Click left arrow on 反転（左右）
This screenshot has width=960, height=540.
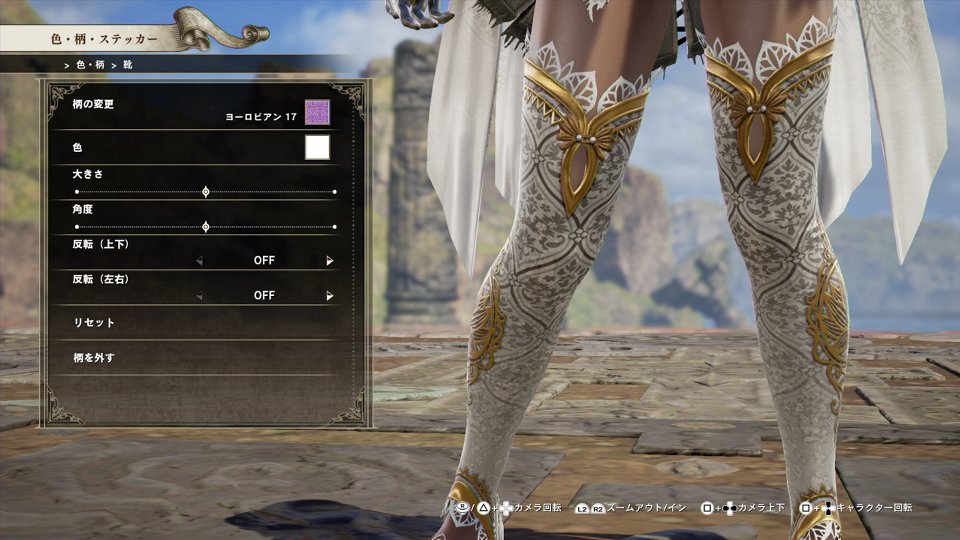pos(199,296)
